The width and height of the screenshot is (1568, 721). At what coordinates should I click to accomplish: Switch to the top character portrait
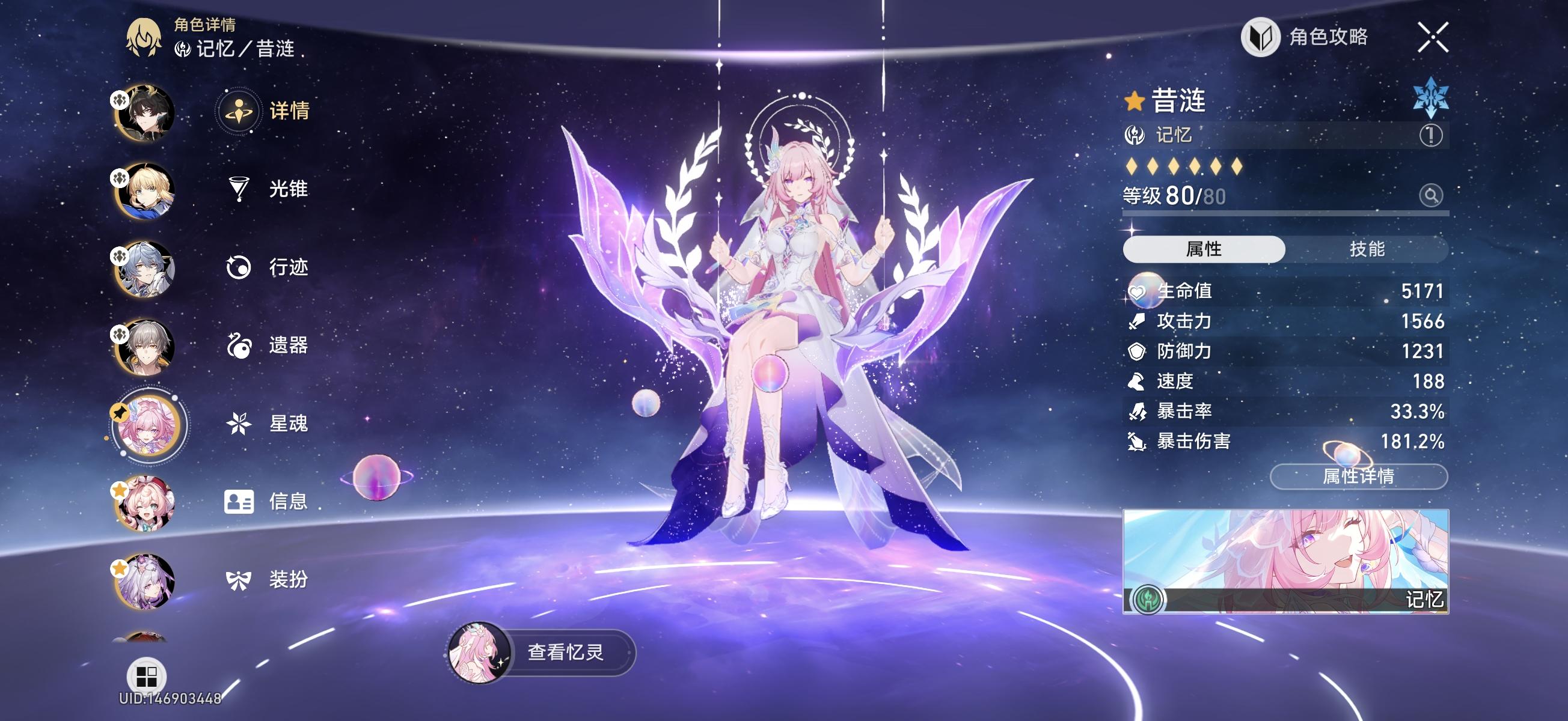pos(144,112)
